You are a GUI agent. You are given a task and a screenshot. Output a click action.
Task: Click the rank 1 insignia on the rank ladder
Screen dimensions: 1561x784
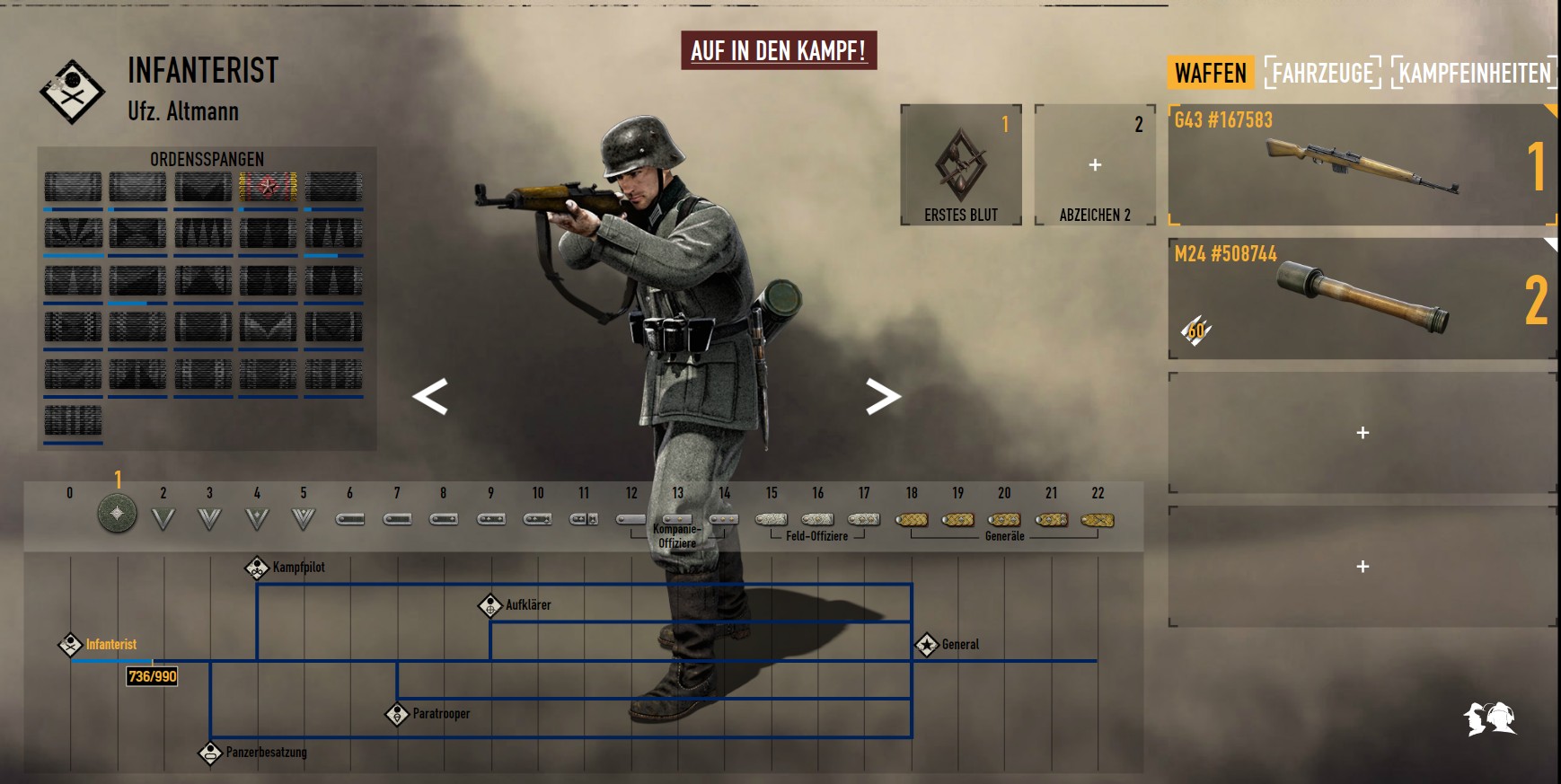116,517
